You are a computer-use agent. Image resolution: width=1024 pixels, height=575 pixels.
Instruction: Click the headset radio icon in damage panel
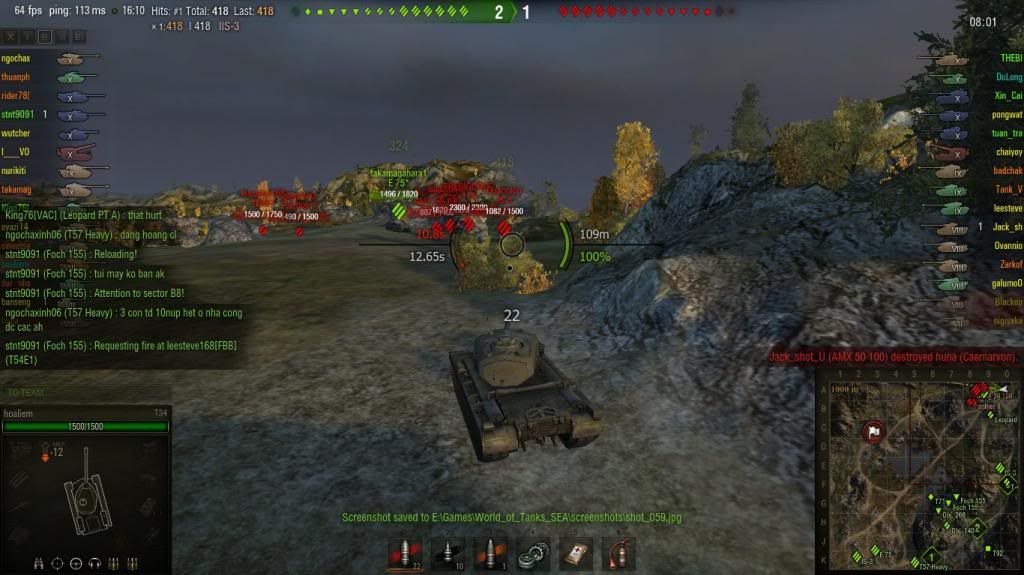(95, 564)
